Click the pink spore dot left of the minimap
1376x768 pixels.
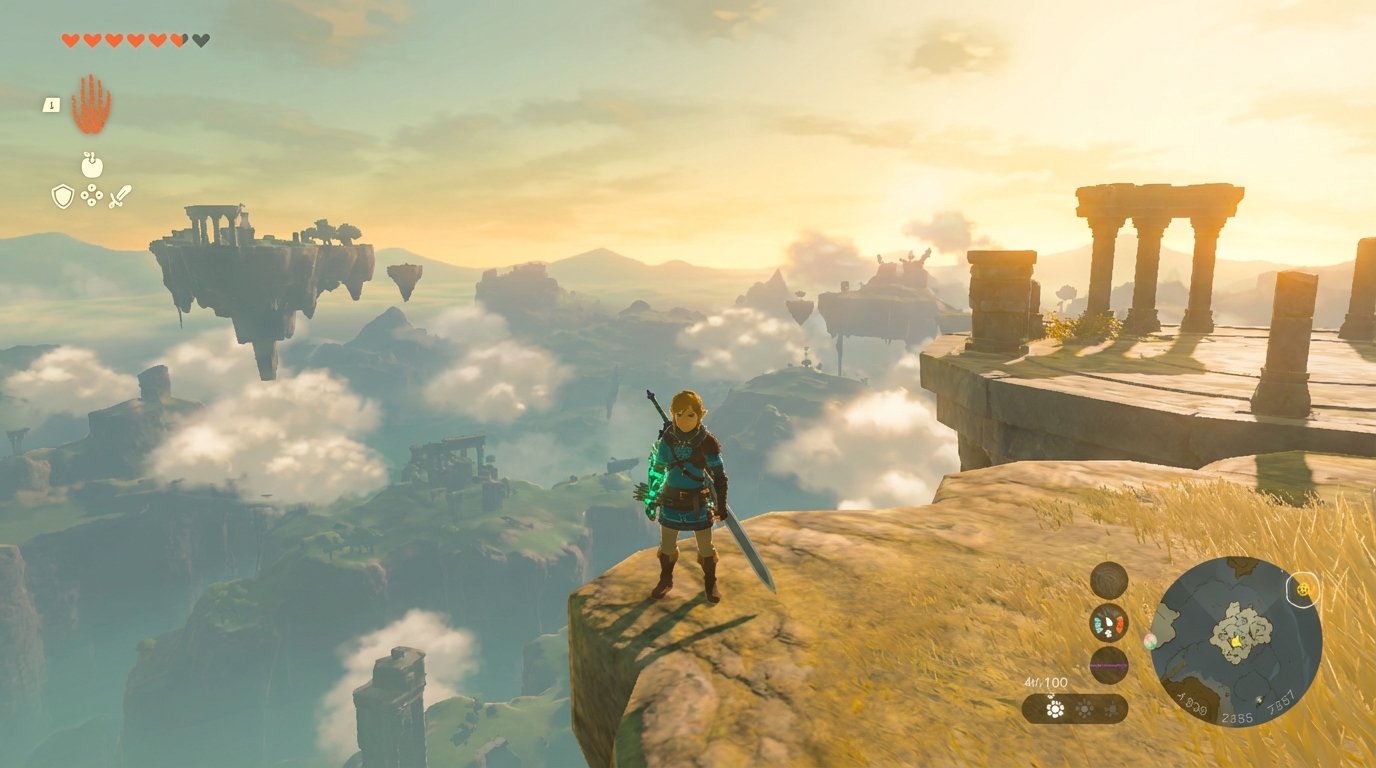click(1149, 640)
